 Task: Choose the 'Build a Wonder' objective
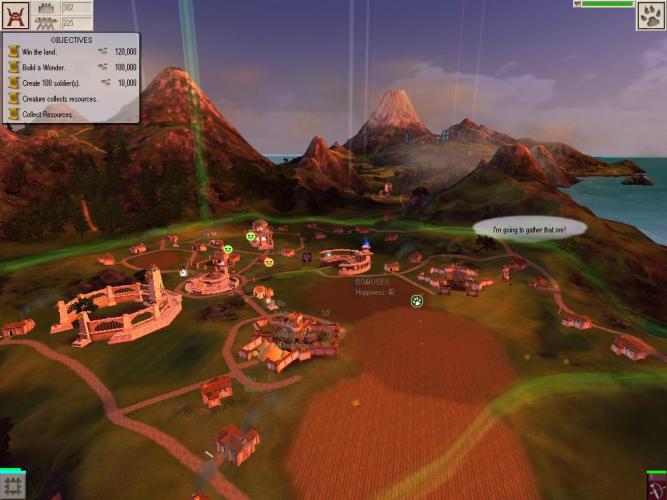39,66
